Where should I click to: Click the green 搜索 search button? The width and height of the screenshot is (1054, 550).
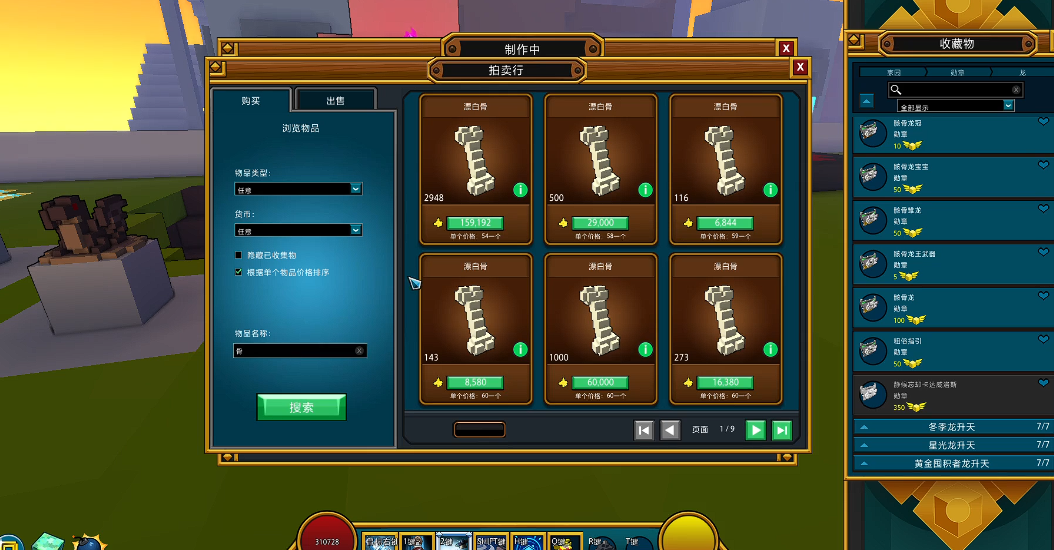coord(301,407)
